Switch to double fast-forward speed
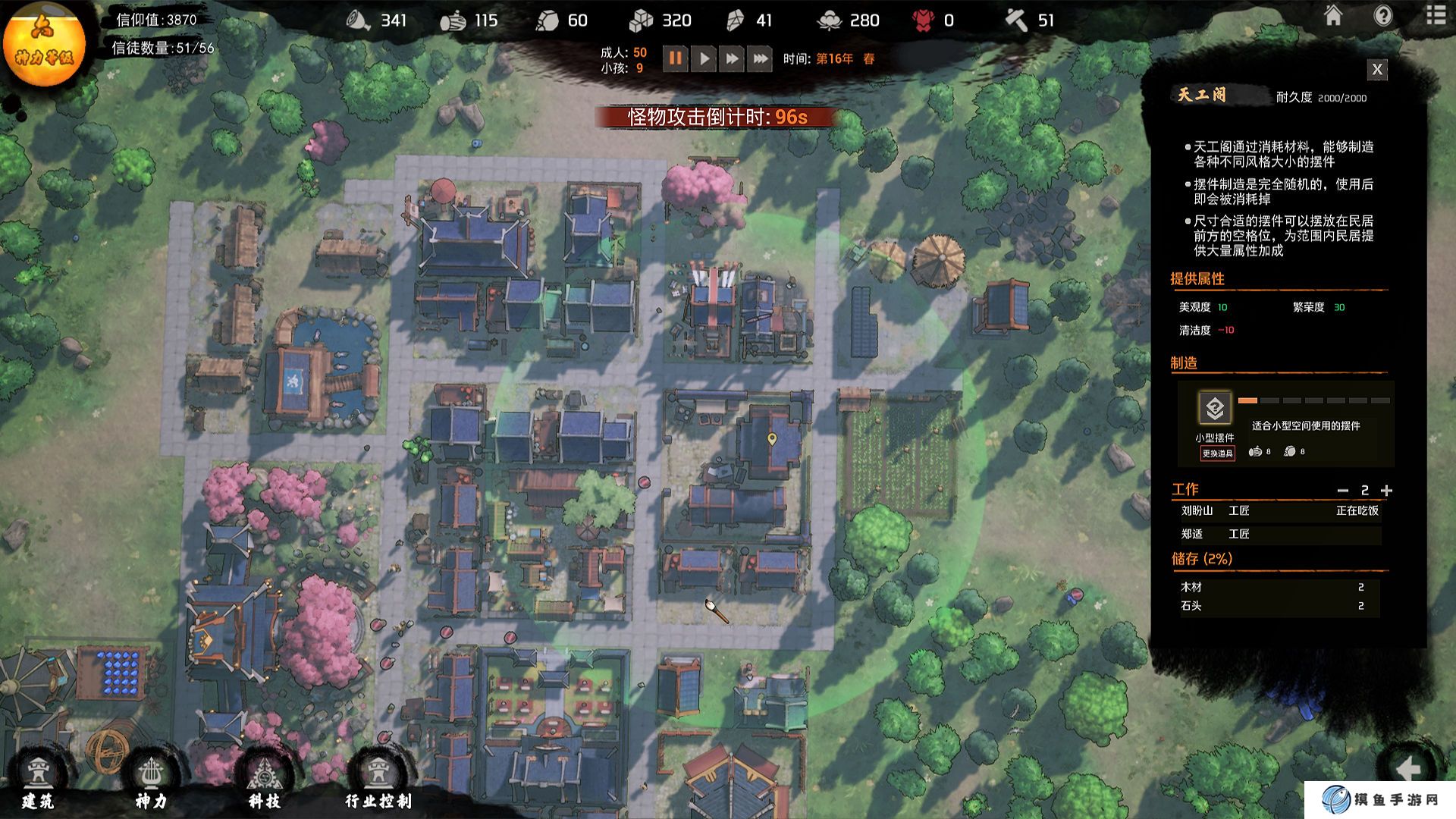The width and height of the screenshot is (1456, 819). click(x=732, y=58)
